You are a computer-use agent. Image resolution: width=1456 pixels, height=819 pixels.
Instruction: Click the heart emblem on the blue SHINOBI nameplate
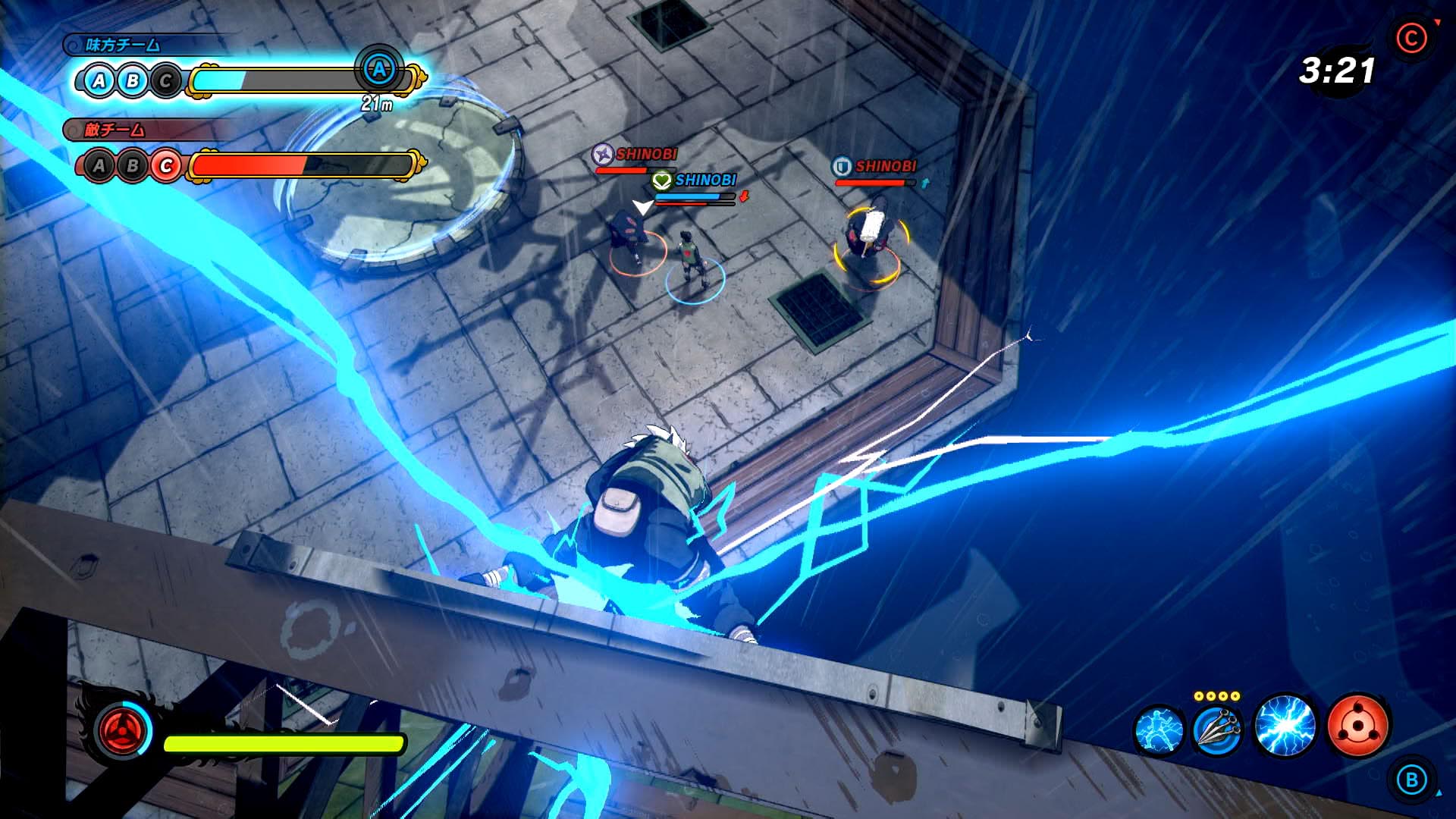coord(661,182)
